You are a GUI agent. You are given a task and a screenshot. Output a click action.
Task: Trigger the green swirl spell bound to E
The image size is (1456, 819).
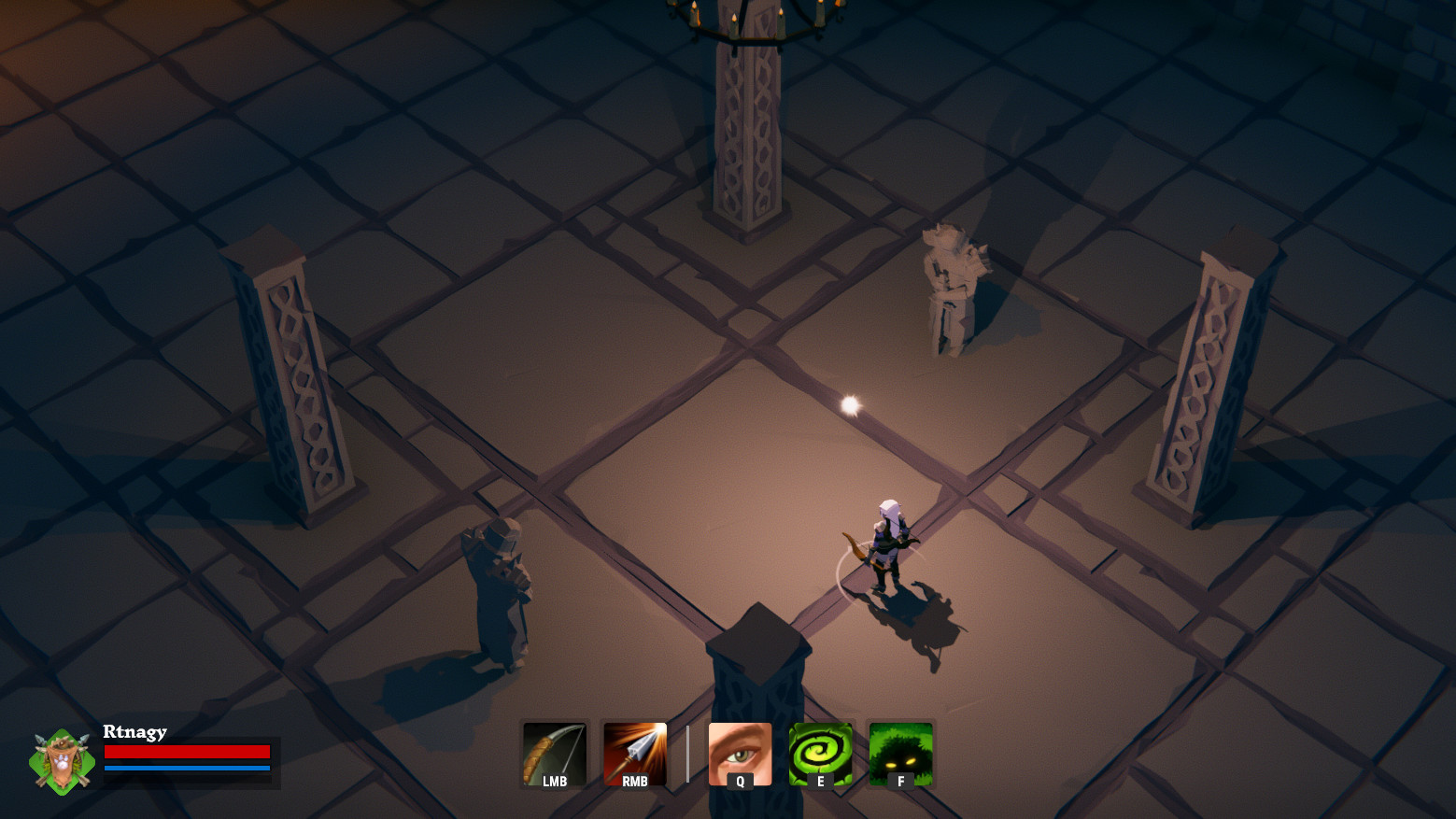pos(820,755)
